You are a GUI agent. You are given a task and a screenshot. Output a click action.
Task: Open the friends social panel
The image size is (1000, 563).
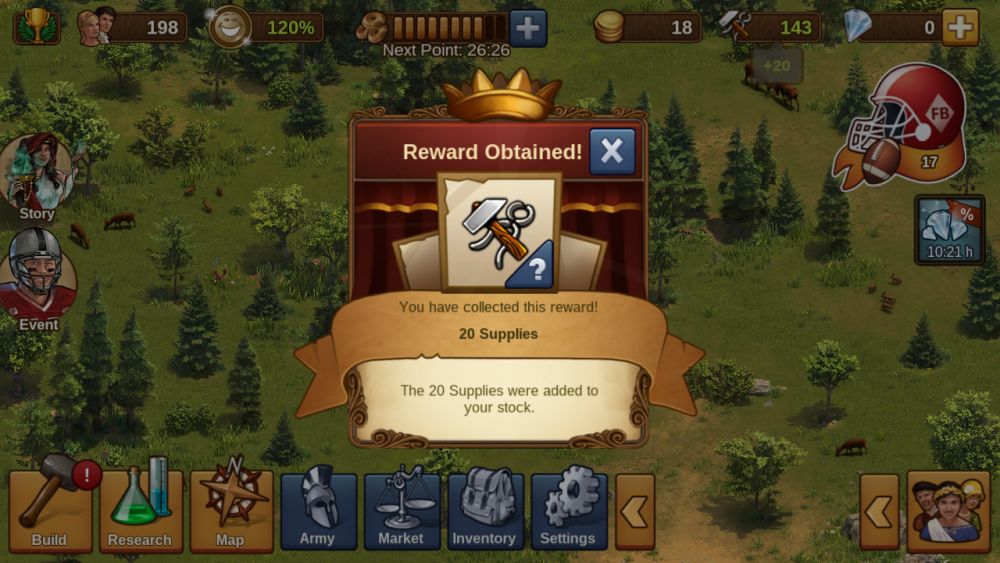pos(948,511)
